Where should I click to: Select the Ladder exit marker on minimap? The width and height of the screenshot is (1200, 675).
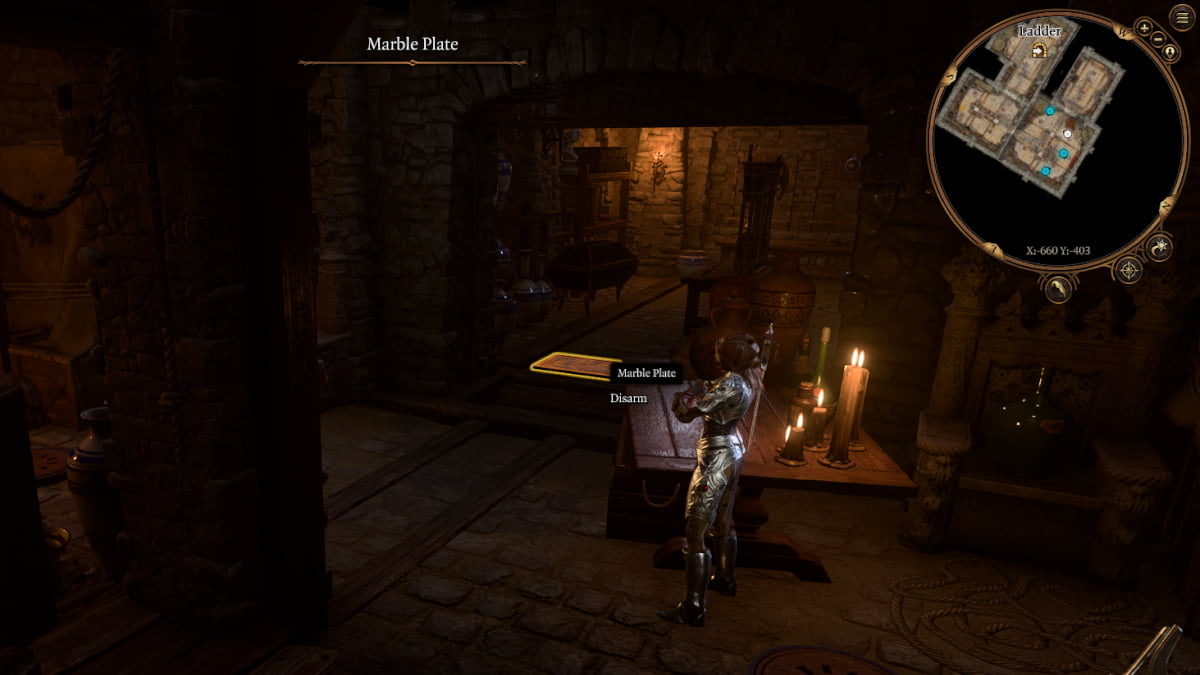tap(1040, 51)
